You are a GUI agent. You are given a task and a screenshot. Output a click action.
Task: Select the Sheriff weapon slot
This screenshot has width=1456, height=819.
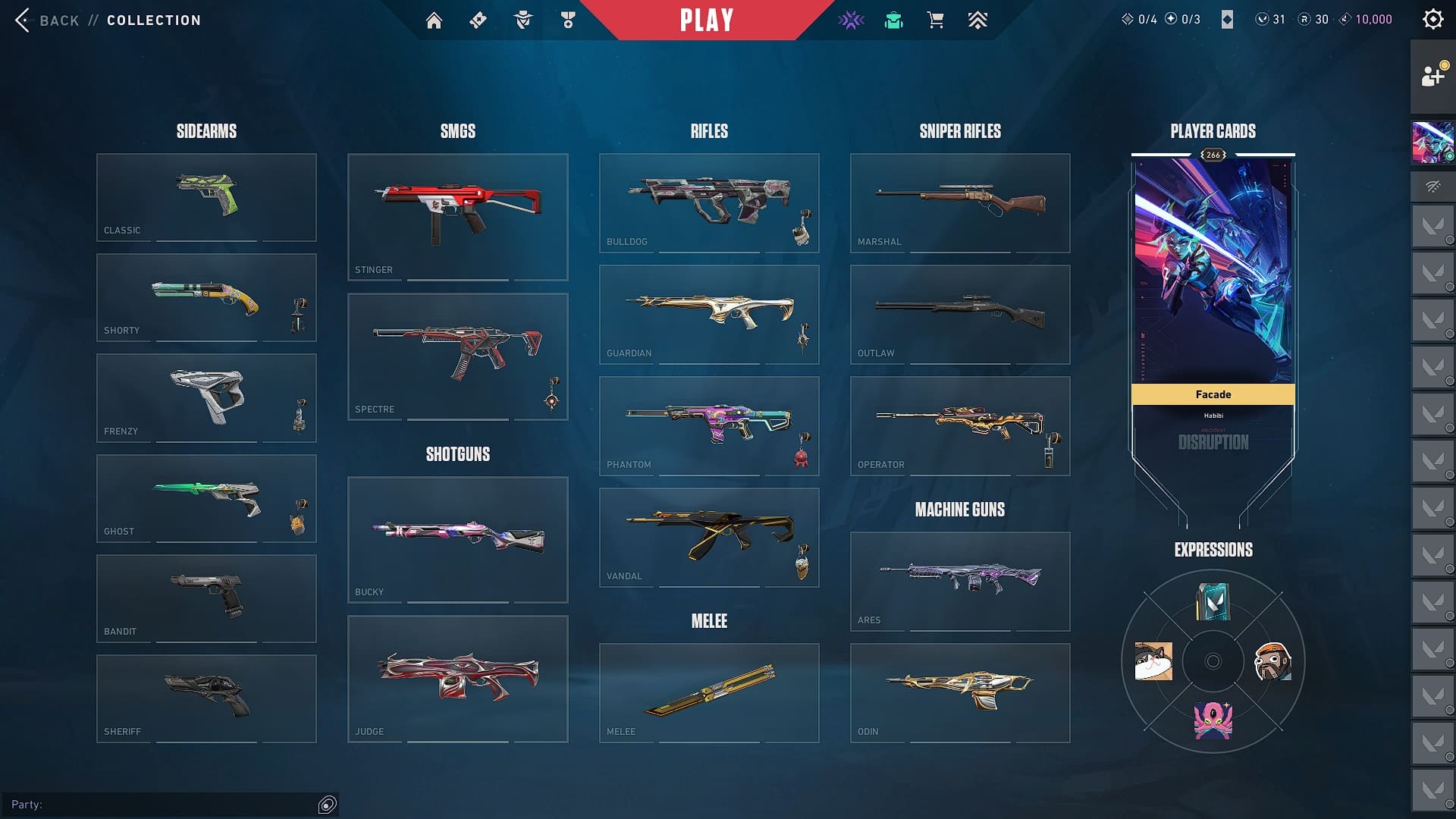pyautogui.click(x=206, y=698)
